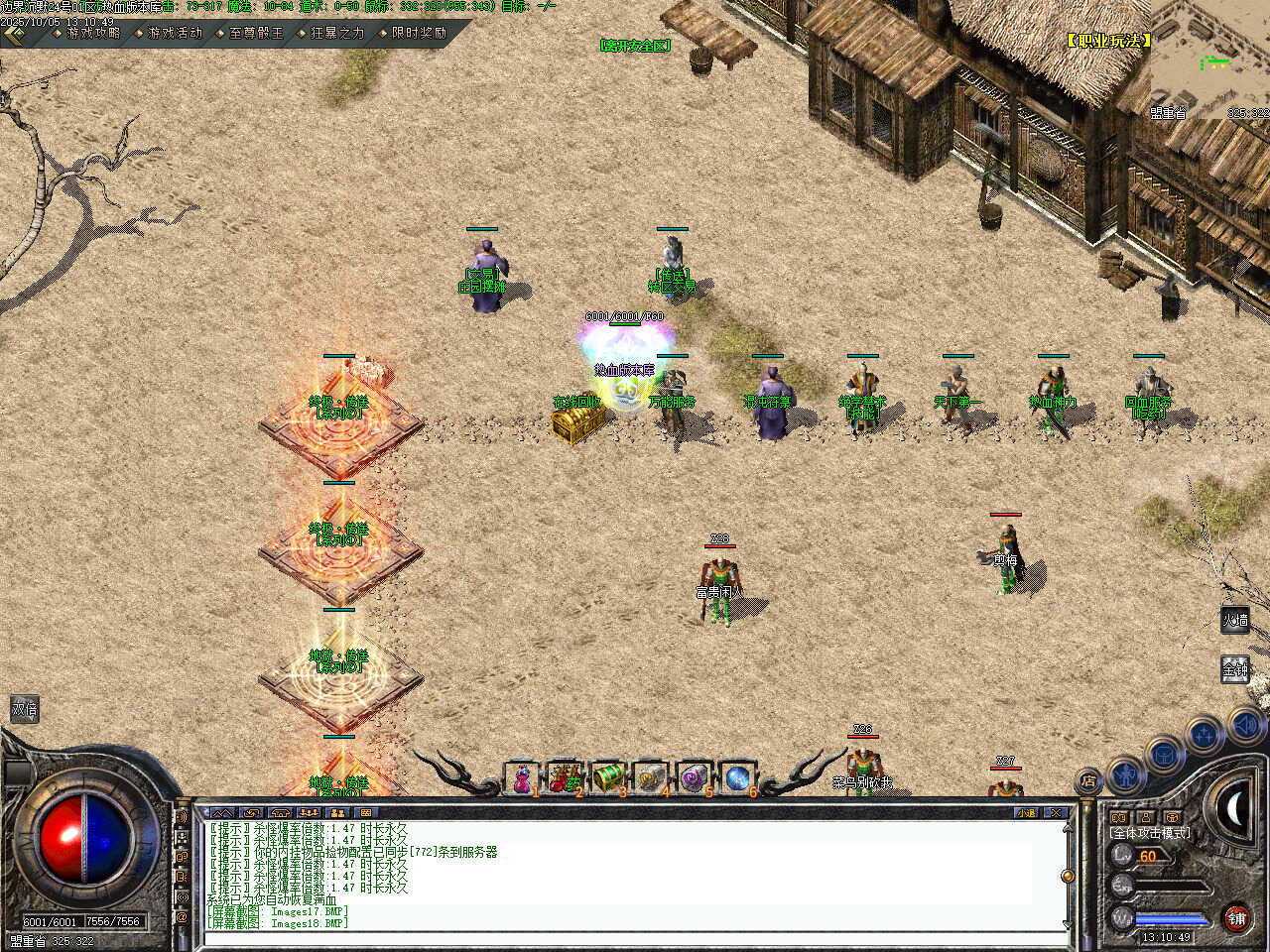The image size is (1270, 952).
Task: Use the blue orb in hotbar slot 6
Action: pos(737,778)
